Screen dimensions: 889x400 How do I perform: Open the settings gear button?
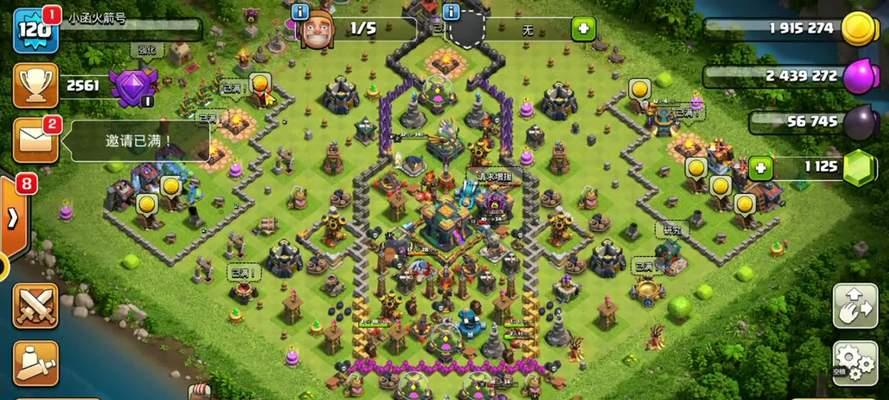(855, 361)
